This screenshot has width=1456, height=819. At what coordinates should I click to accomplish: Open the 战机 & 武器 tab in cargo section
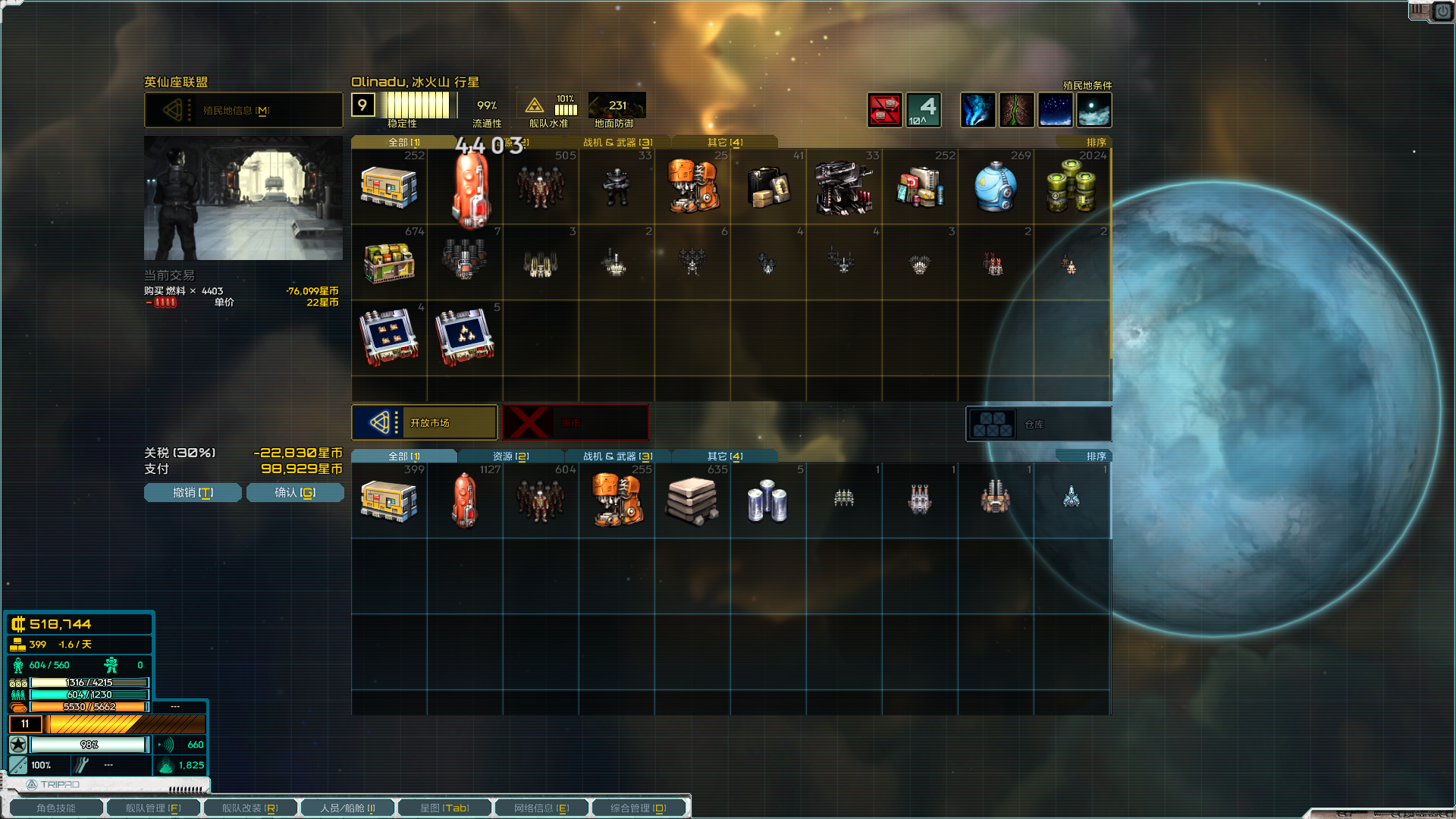point(614,456)
